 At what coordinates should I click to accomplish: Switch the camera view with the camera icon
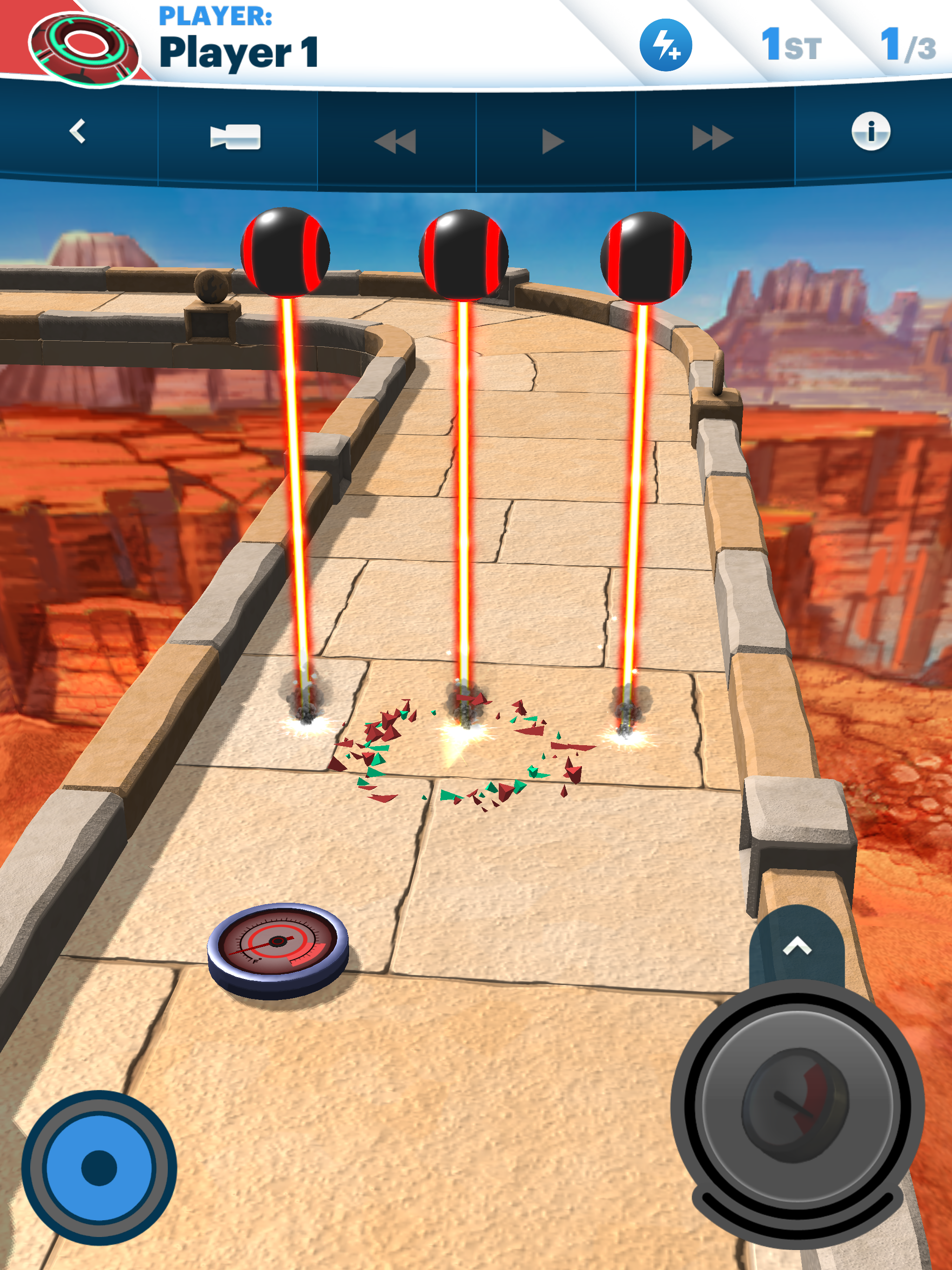pyautogui.click(x=235, y=137)
